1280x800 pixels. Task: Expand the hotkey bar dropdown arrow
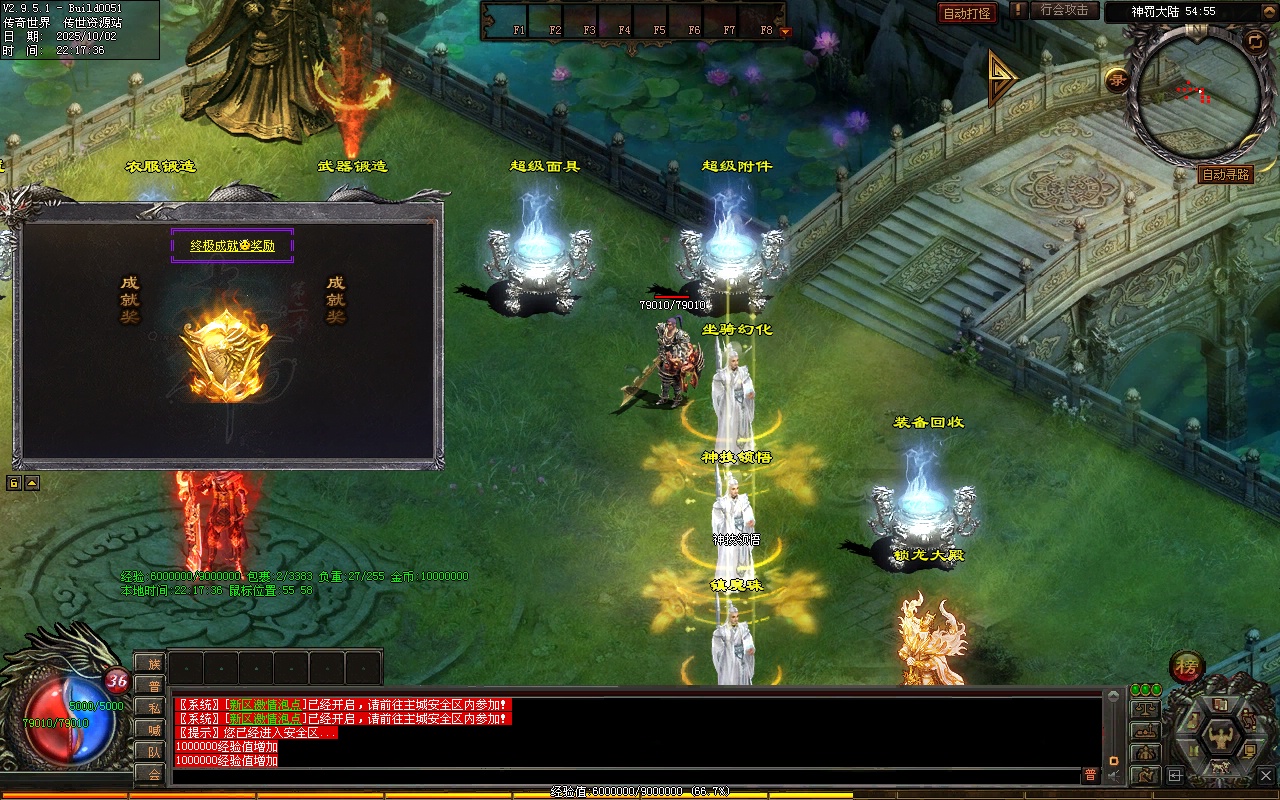point(785,31)
